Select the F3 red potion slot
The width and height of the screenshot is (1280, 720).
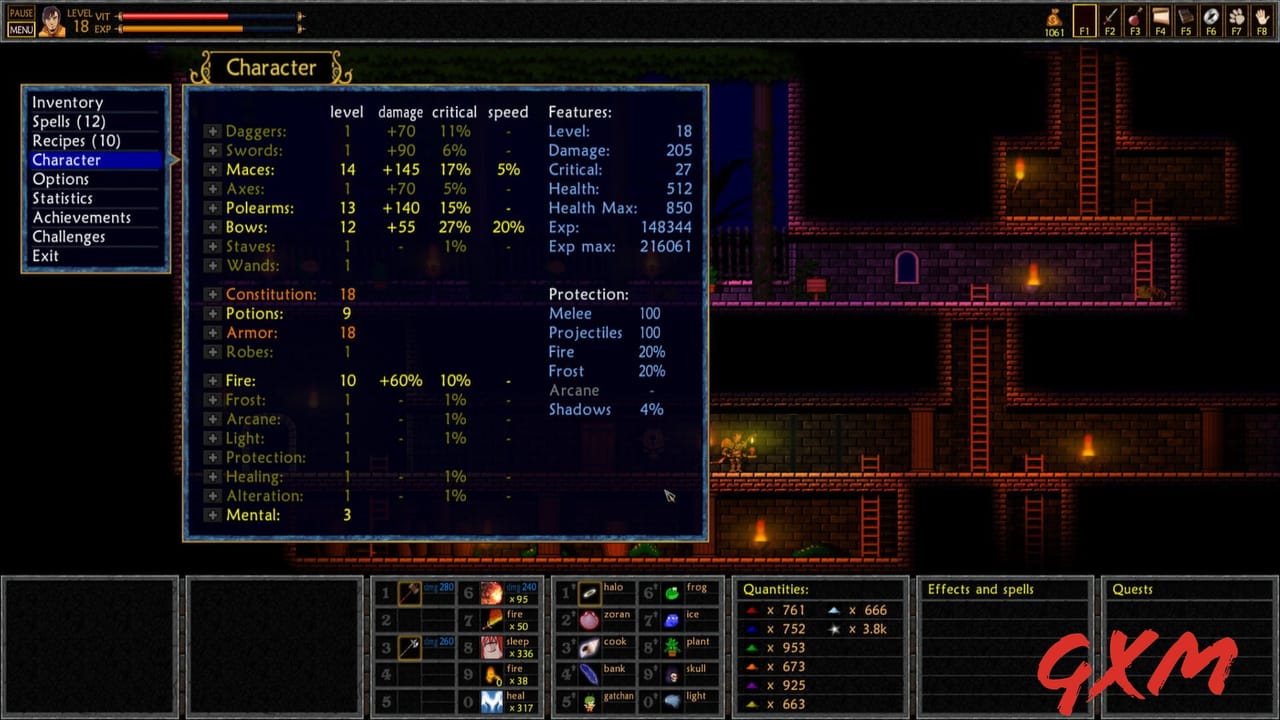[1135, 19]
